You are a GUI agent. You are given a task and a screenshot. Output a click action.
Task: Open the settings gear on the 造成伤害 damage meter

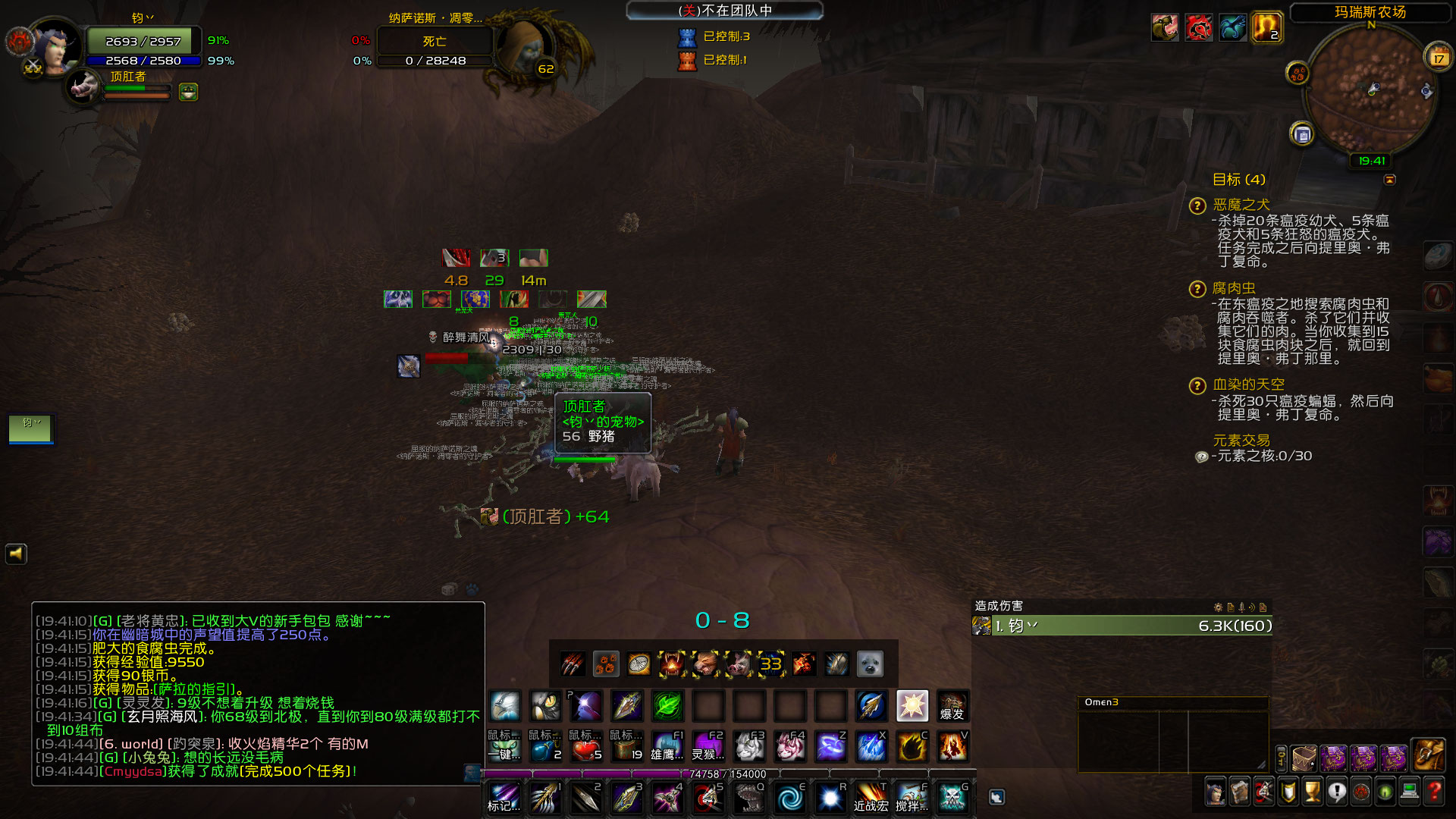click(x=1217, y=607)
